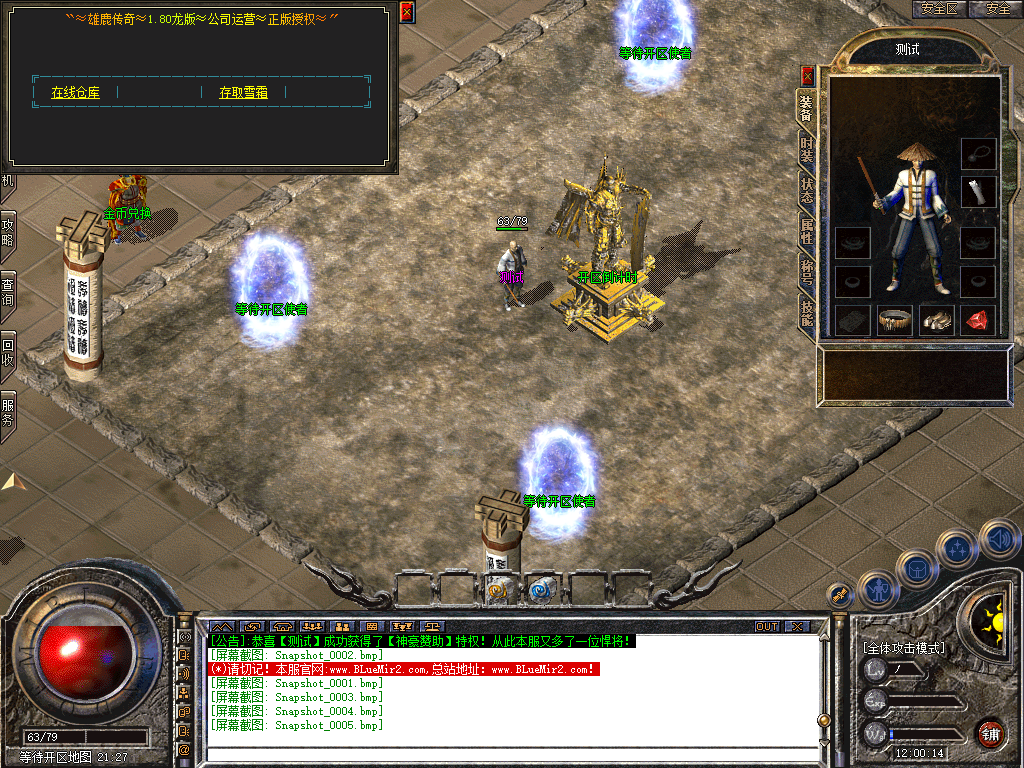This screenshot has width=1024, height=768.
Task: Click the OUT button above chat
Action: (767, 626)
